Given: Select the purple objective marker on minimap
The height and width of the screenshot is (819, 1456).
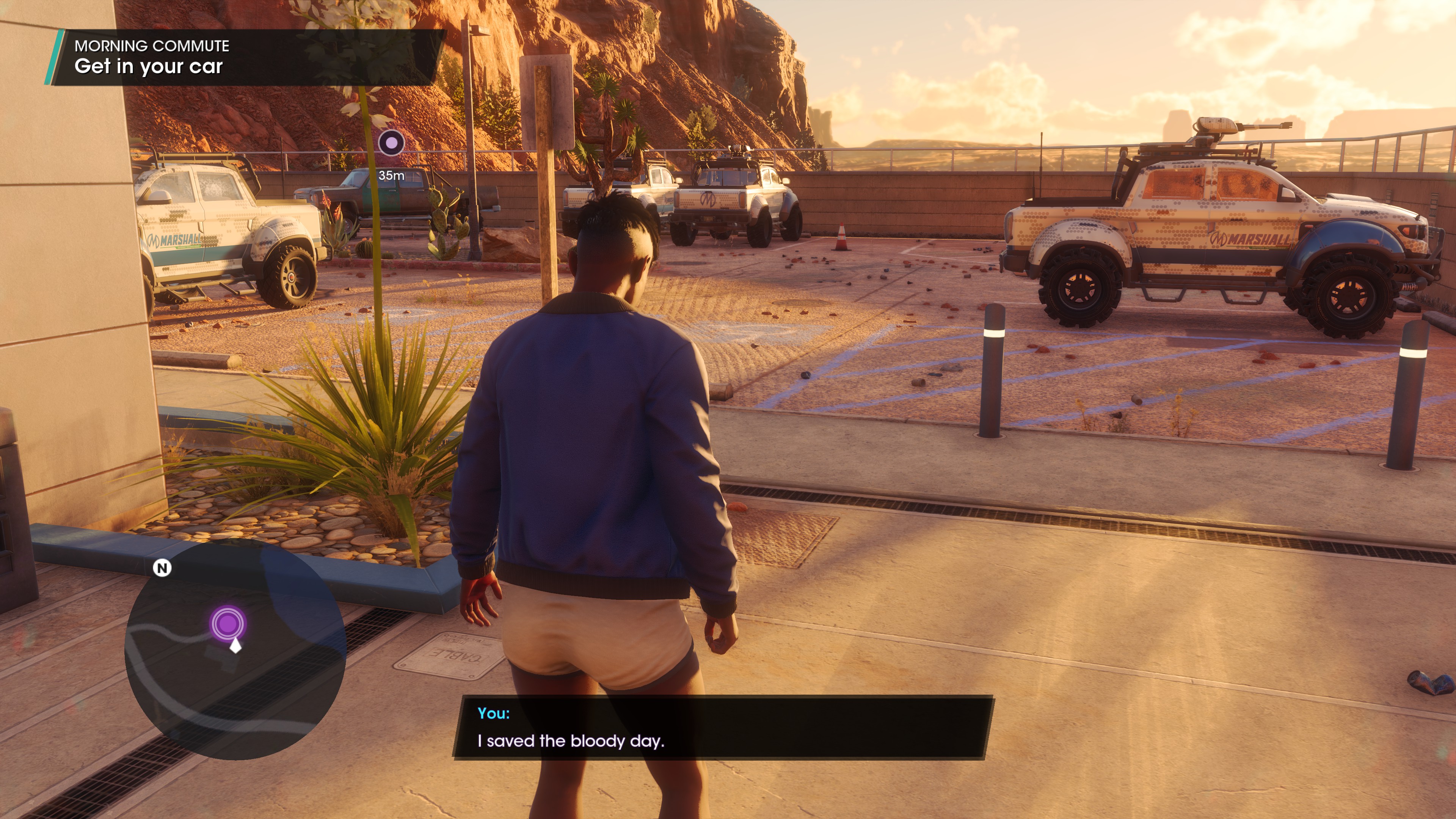Looking at the screenshot, I should [228, 623].
